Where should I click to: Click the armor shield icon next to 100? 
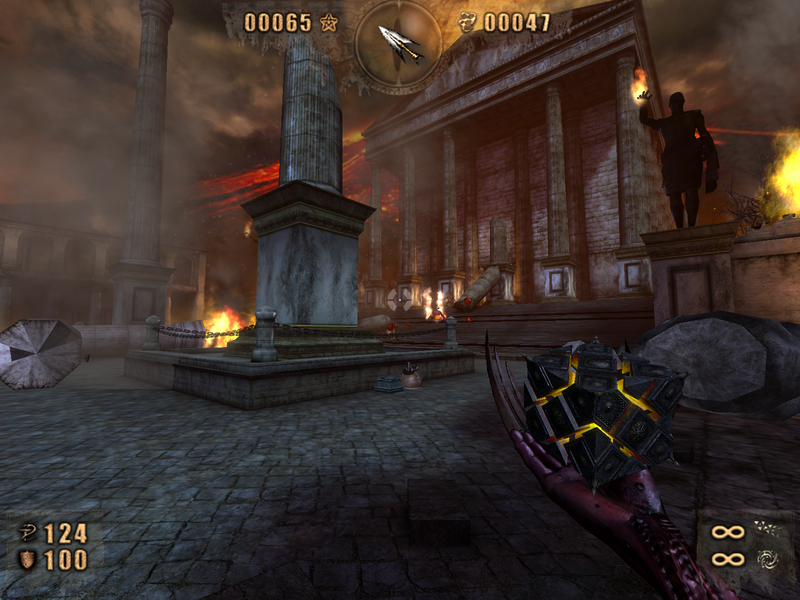(27, 560)
